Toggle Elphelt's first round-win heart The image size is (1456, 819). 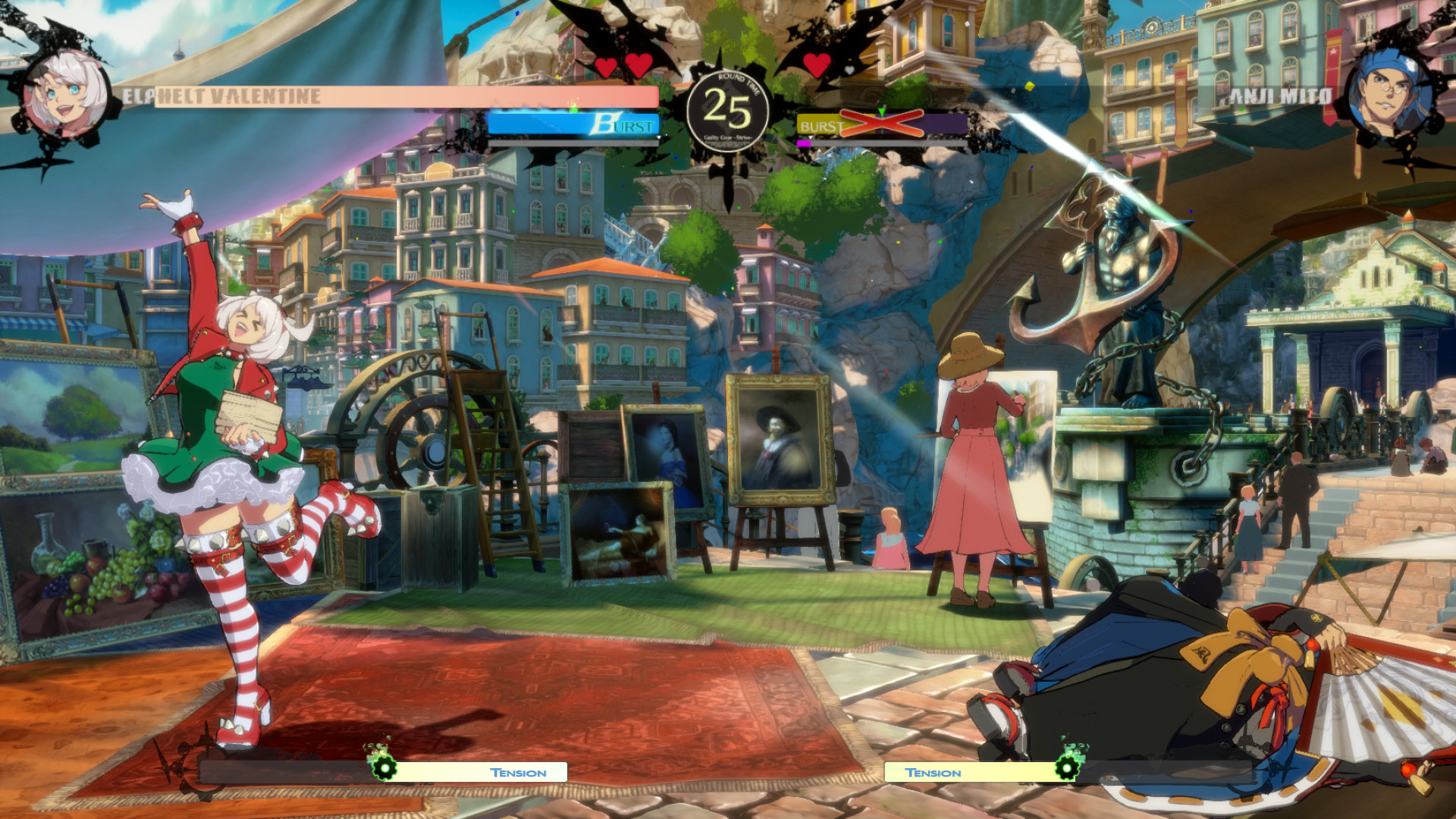tap(604, 67)
